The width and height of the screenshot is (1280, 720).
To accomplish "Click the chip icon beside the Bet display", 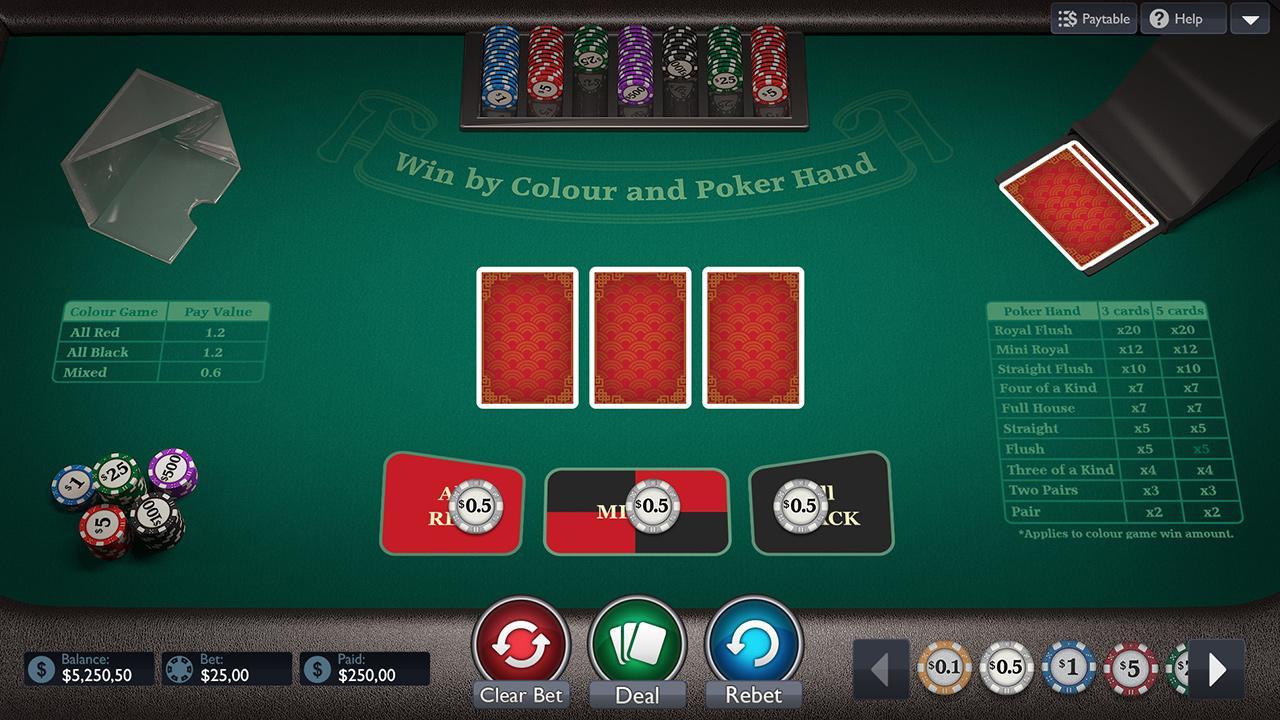I will 178,668.
